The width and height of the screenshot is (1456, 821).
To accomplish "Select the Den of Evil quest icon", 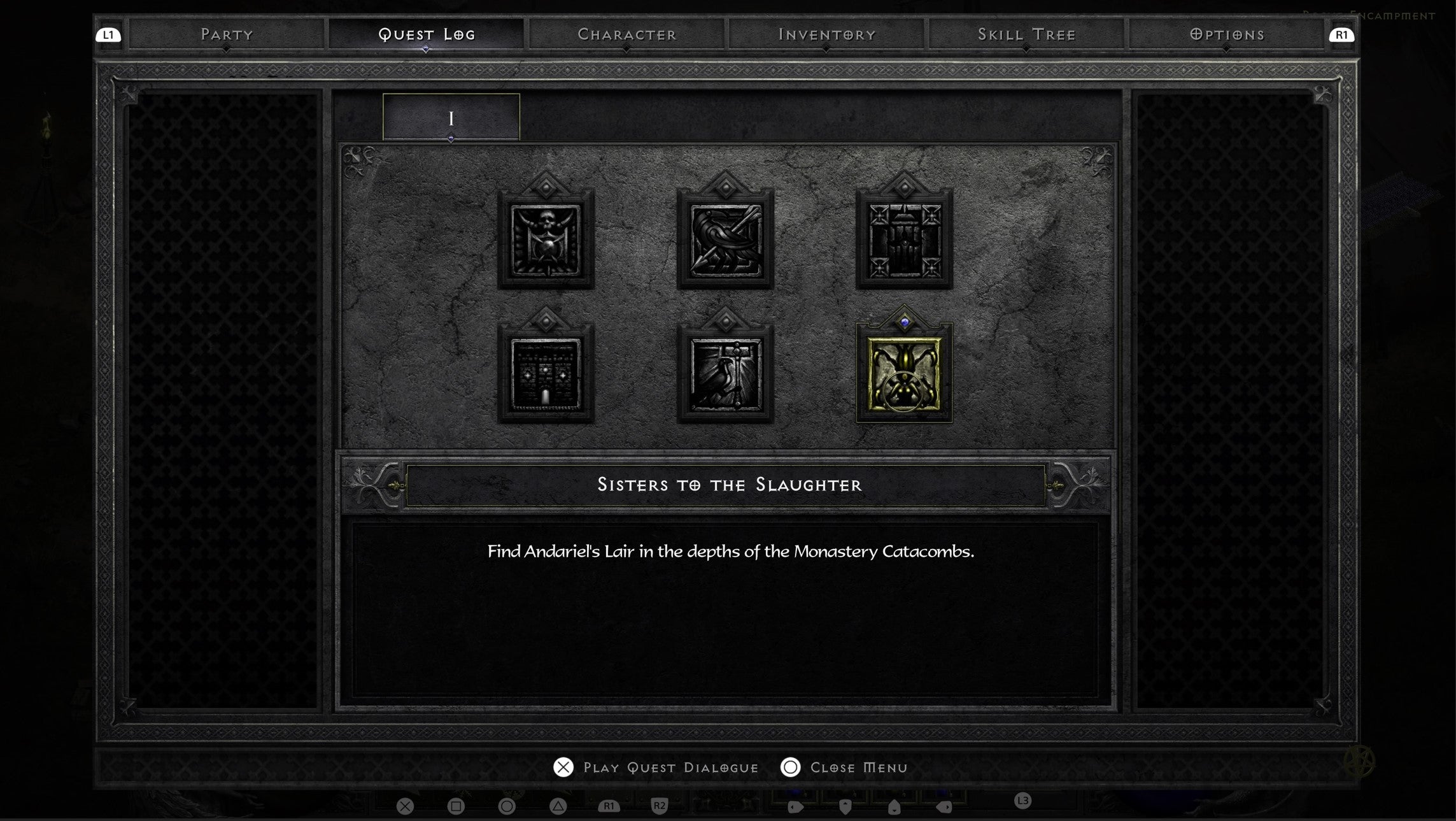I will click(546, 239).
